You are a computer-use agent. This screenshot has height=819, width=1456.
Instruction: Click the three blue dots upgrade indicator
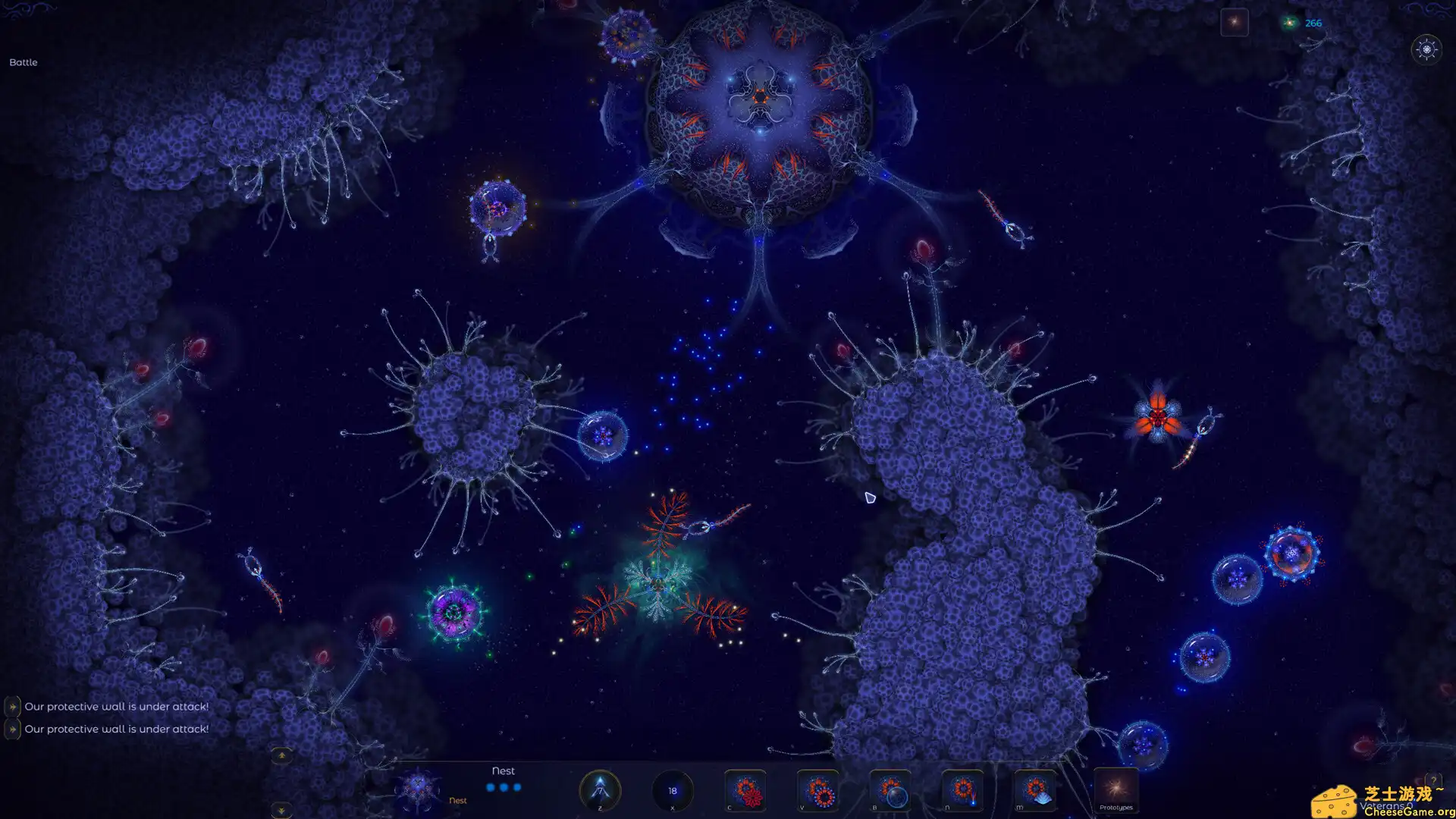coord(503,788)
